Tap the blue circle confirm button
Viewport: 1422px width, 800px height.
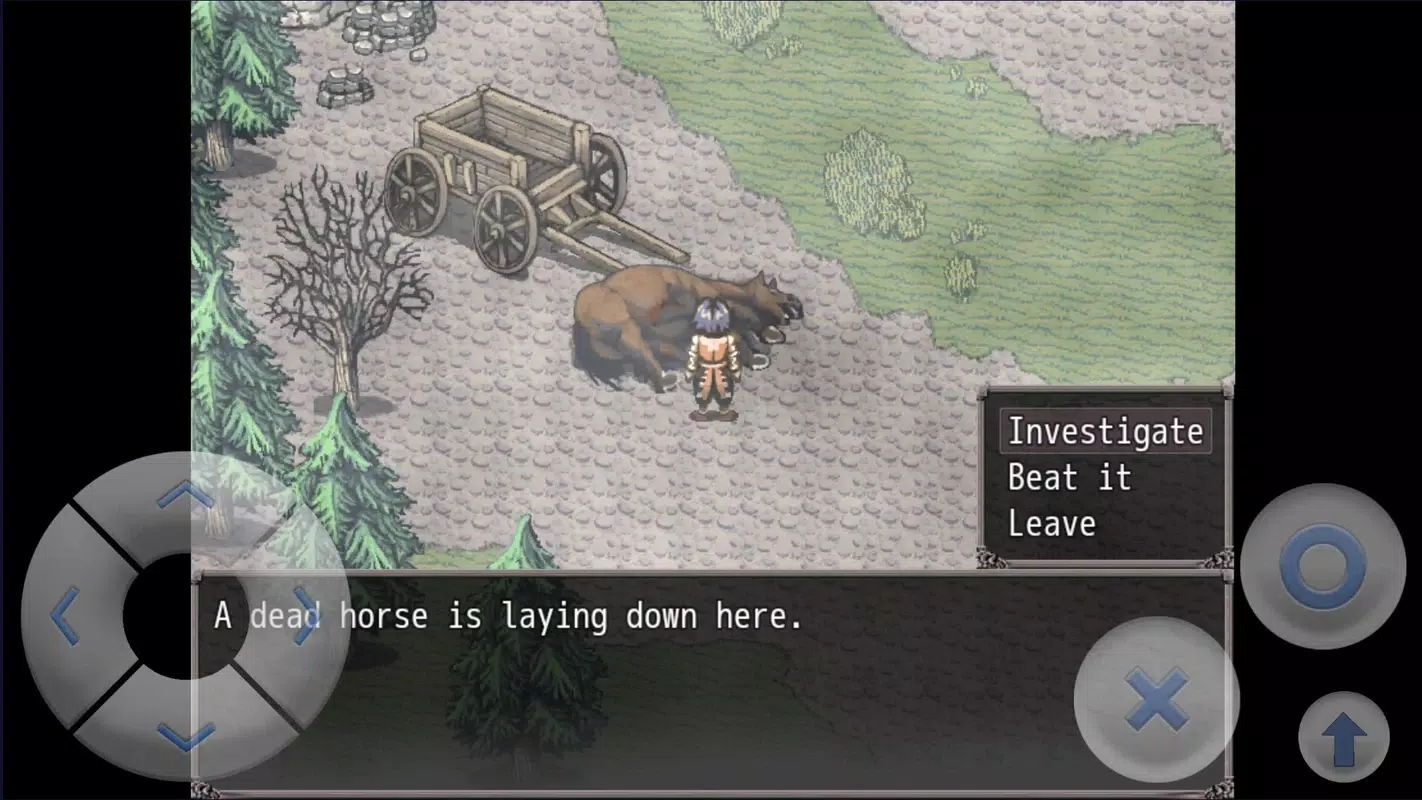(1322, 566)
